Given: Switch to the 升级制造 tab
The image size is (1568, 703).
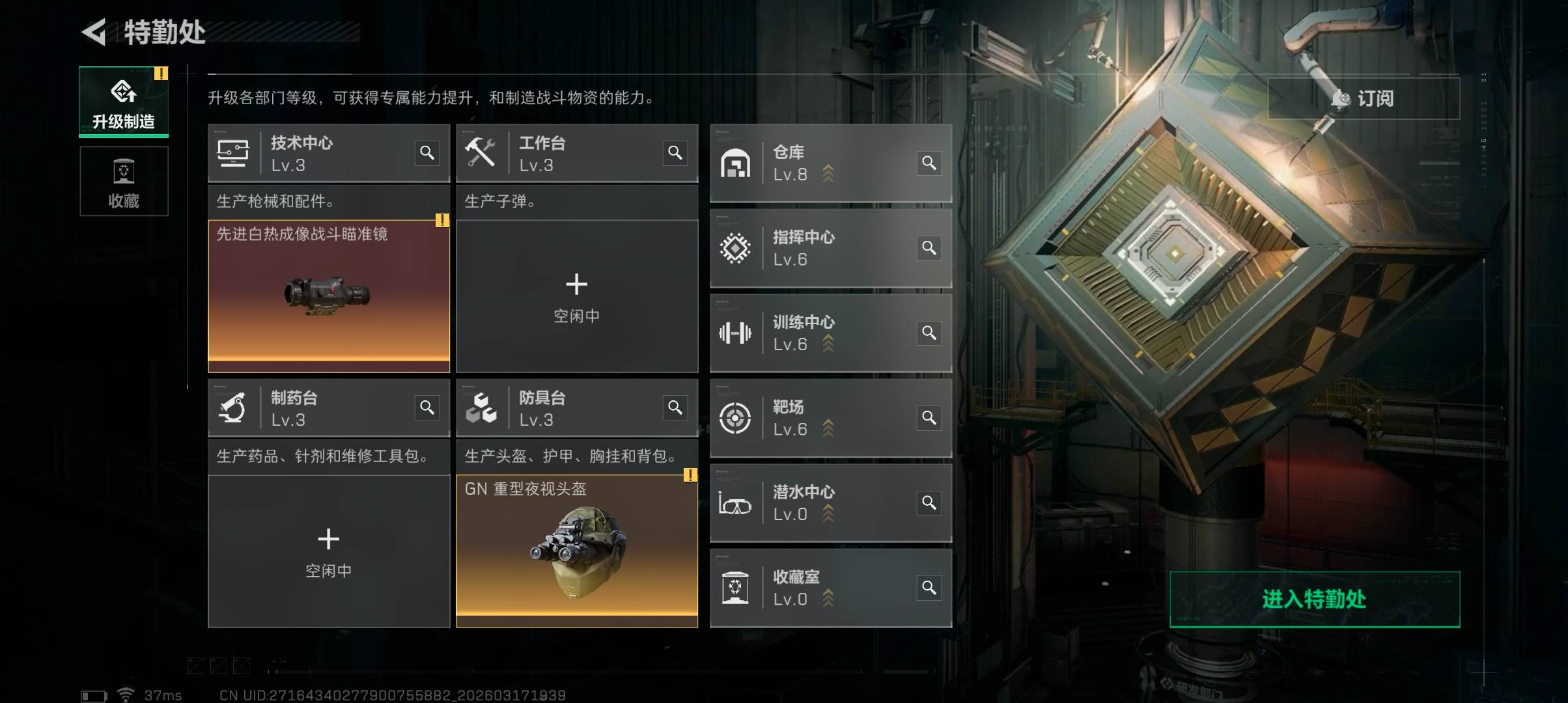Looking at the screenshot, I should (x=124, y=102).
